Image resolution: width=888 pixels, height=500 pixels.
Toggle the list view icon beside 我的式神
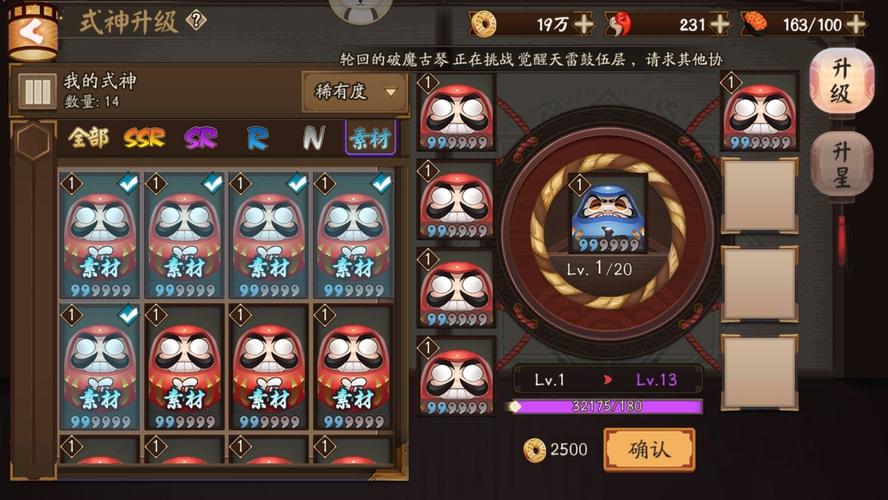point(37,92)
